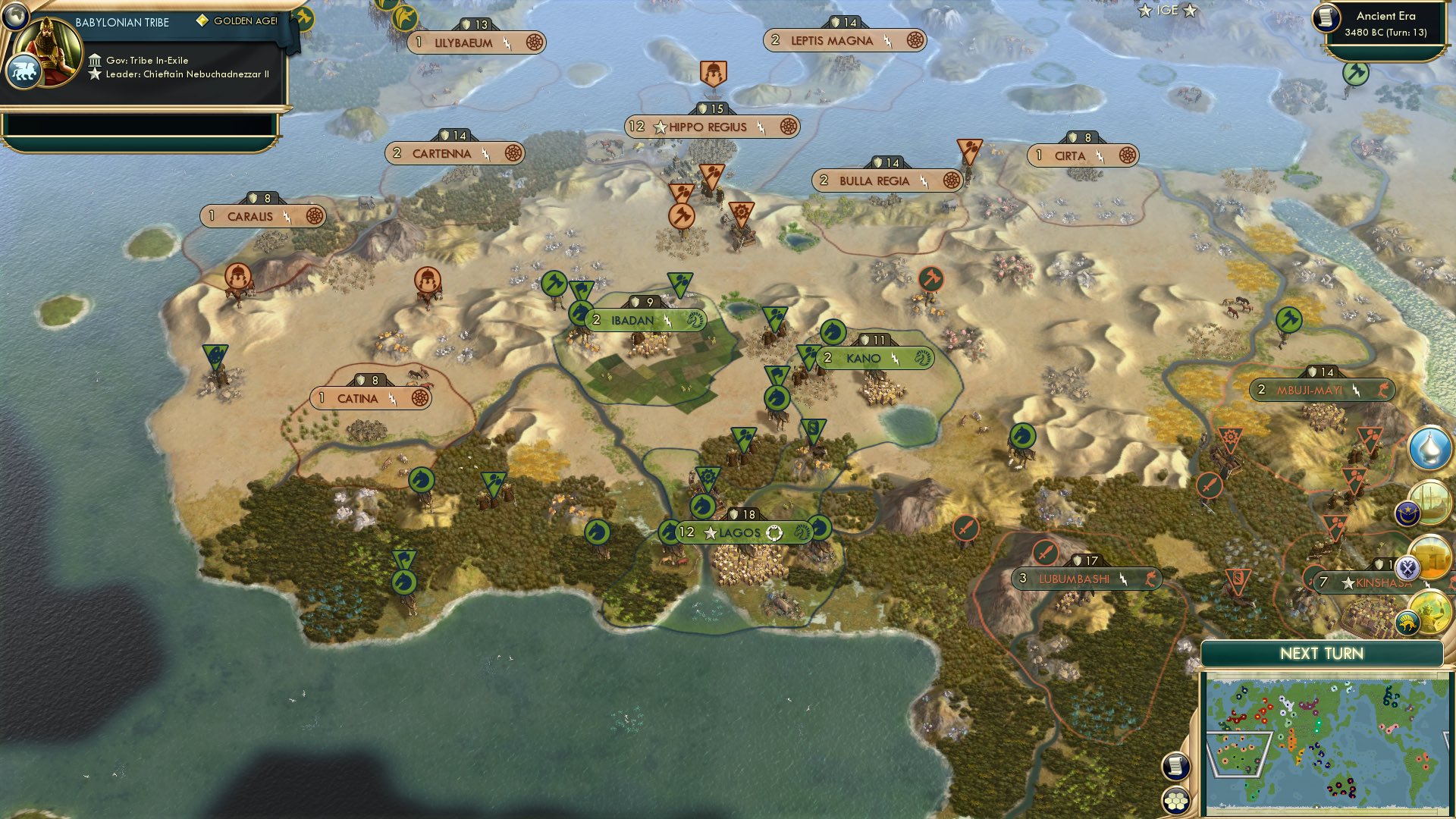Click the silver droplet notification icon on the right edge
This screenshot has height=819, width=1456.
[x=1426, y=447]
